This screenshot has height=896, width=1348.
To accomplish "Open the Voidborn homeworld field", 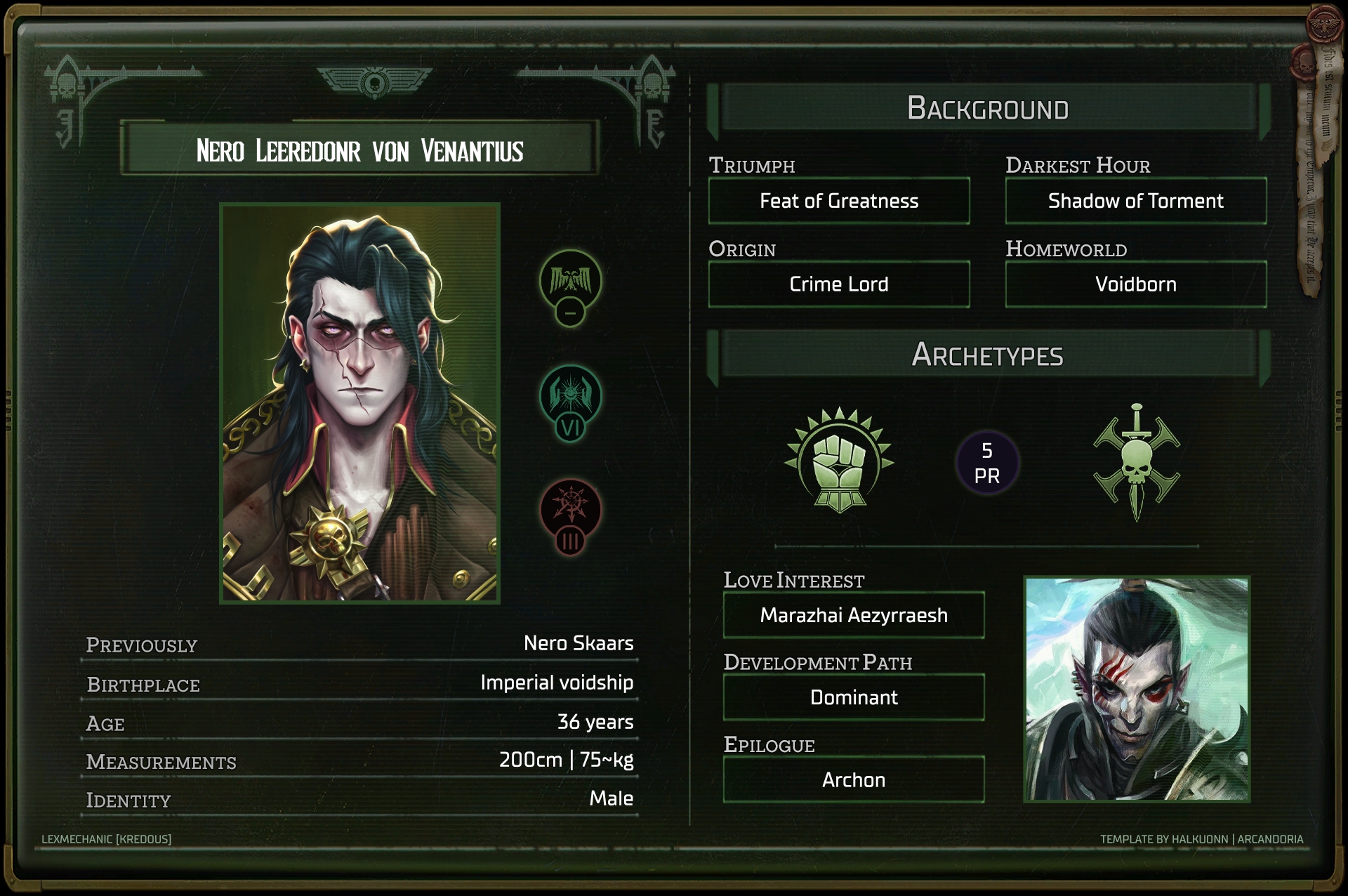I will [x=1135, y=284].
